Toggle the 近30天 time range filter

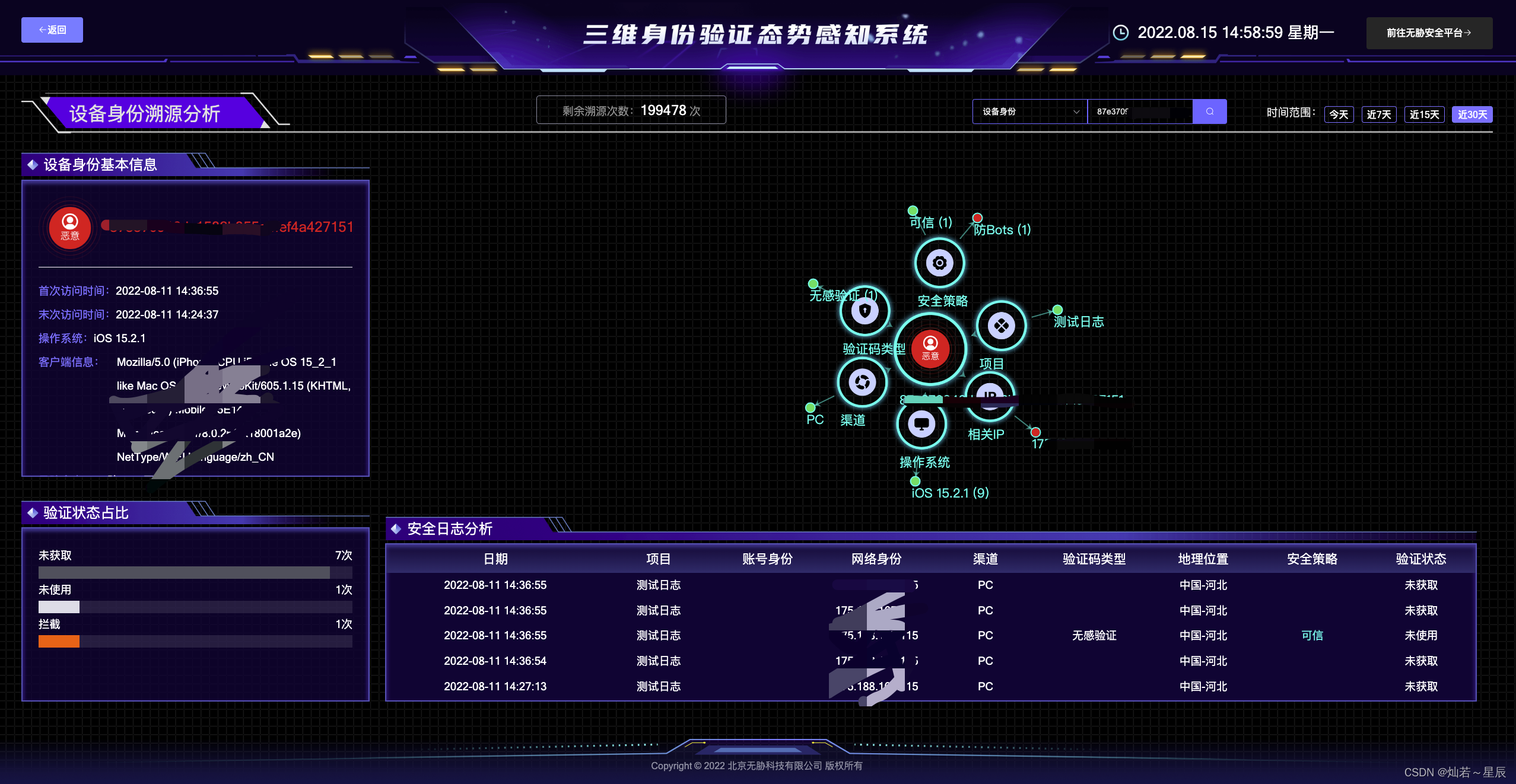pyautogui.click(x=1472, y=114)
